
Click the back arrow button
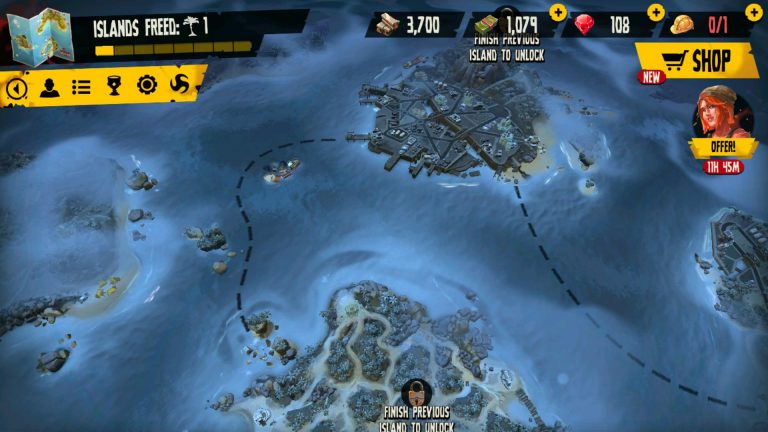(x=16, y=88)
